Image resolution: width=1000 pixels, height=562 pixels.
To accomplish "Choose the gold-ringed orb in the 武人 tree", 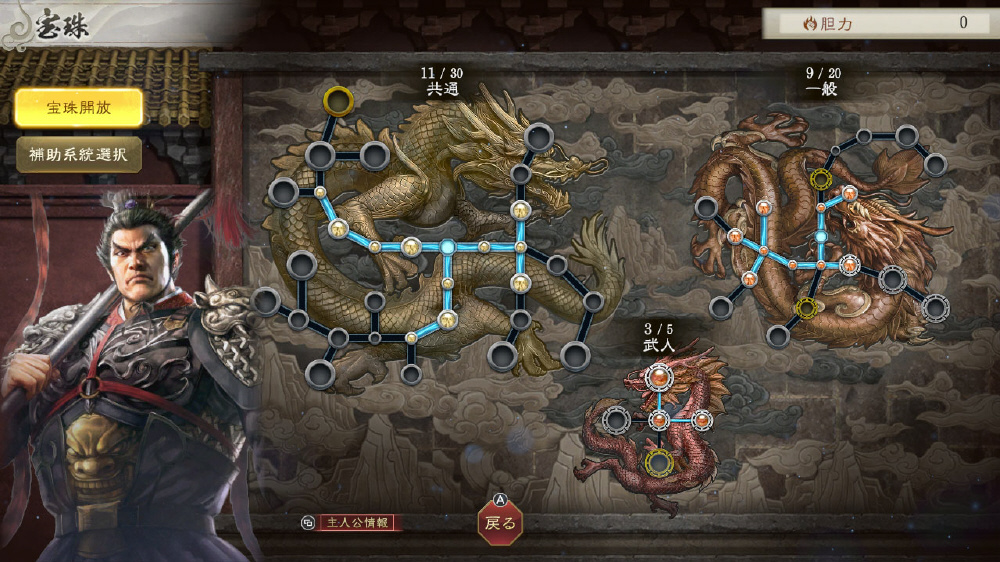I will (658, 462).
